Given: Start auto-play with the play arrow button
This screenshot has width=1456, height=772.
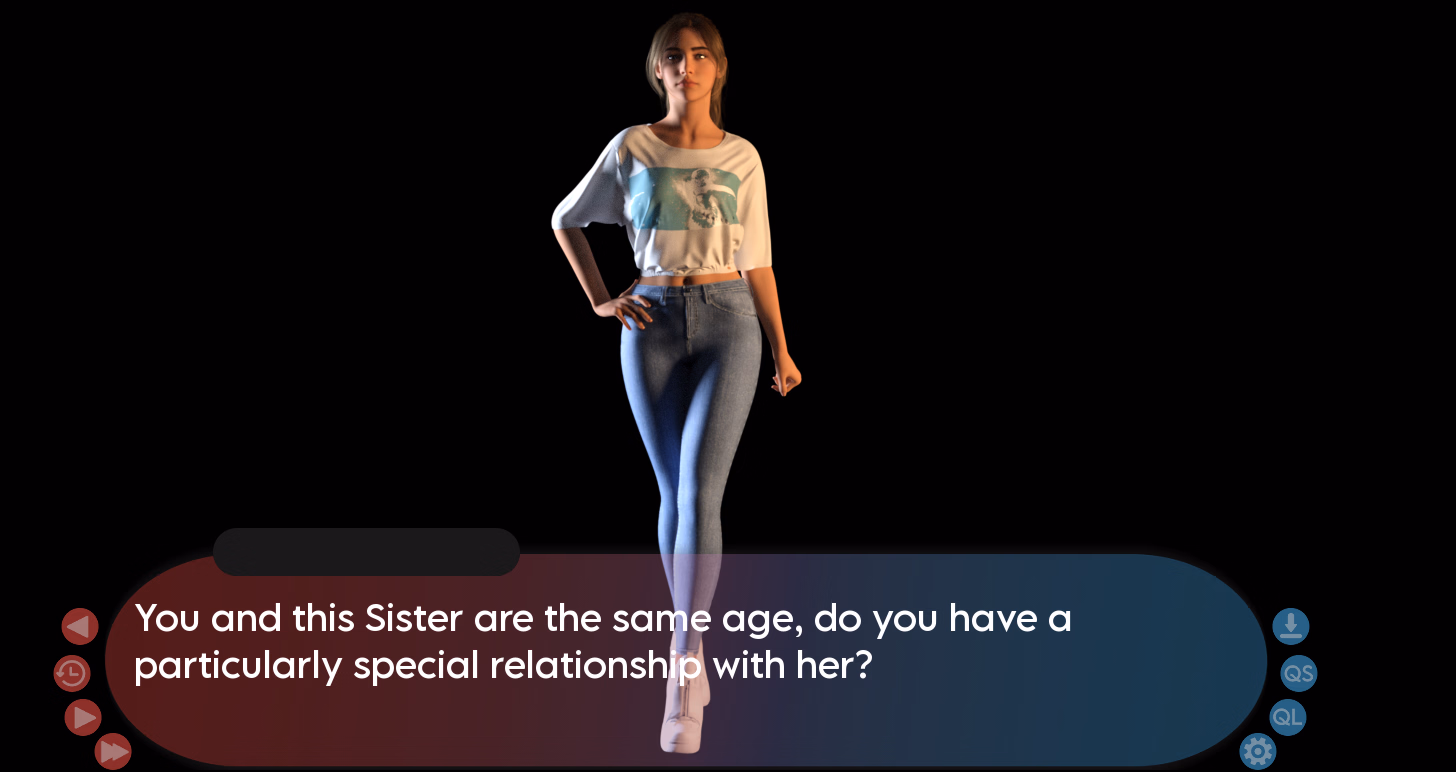Looking at the screenshot, I should tap(83, 717).
